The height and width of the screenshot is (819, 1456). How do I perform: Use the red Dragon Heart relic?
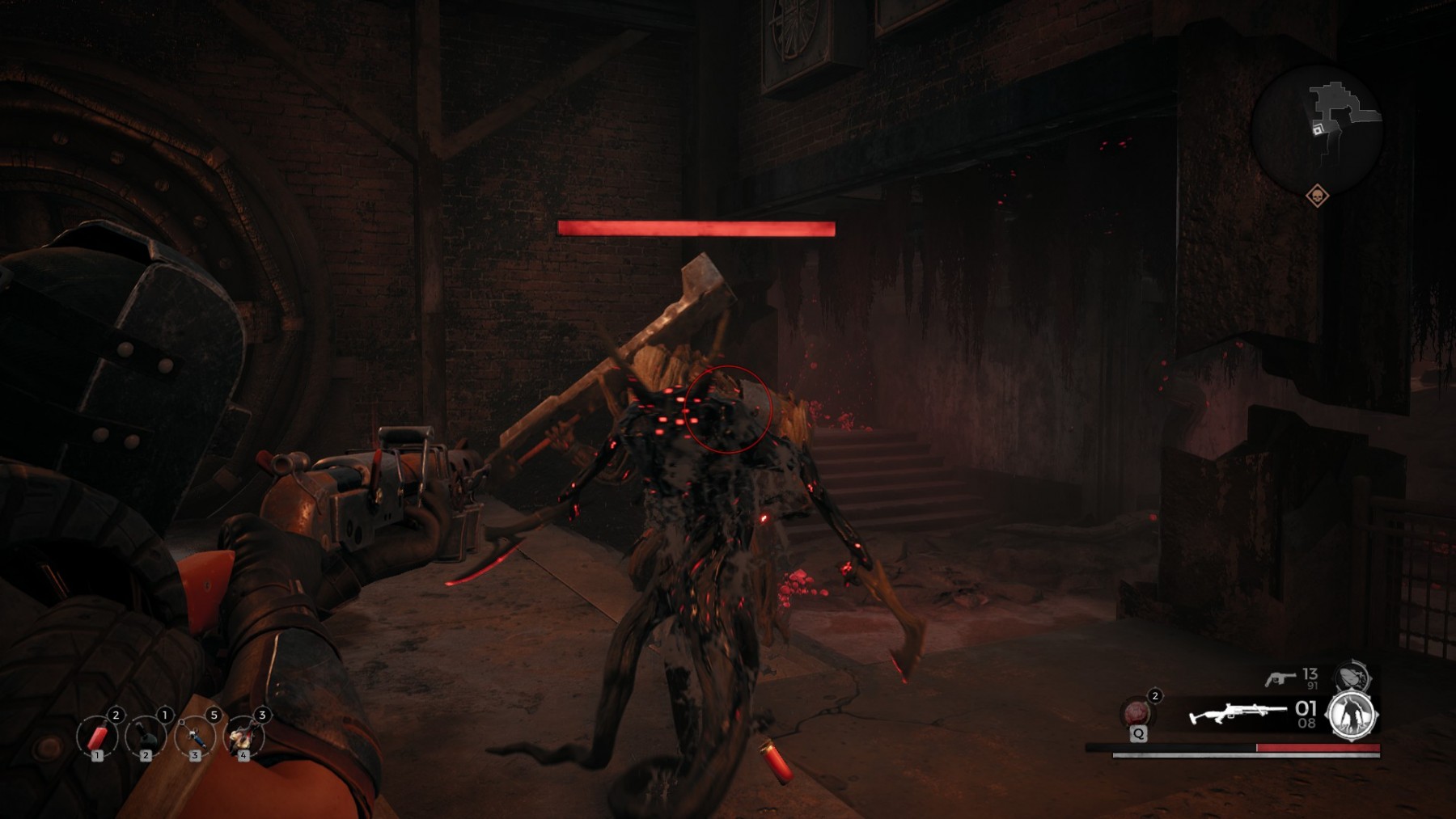coord(1137,713)
